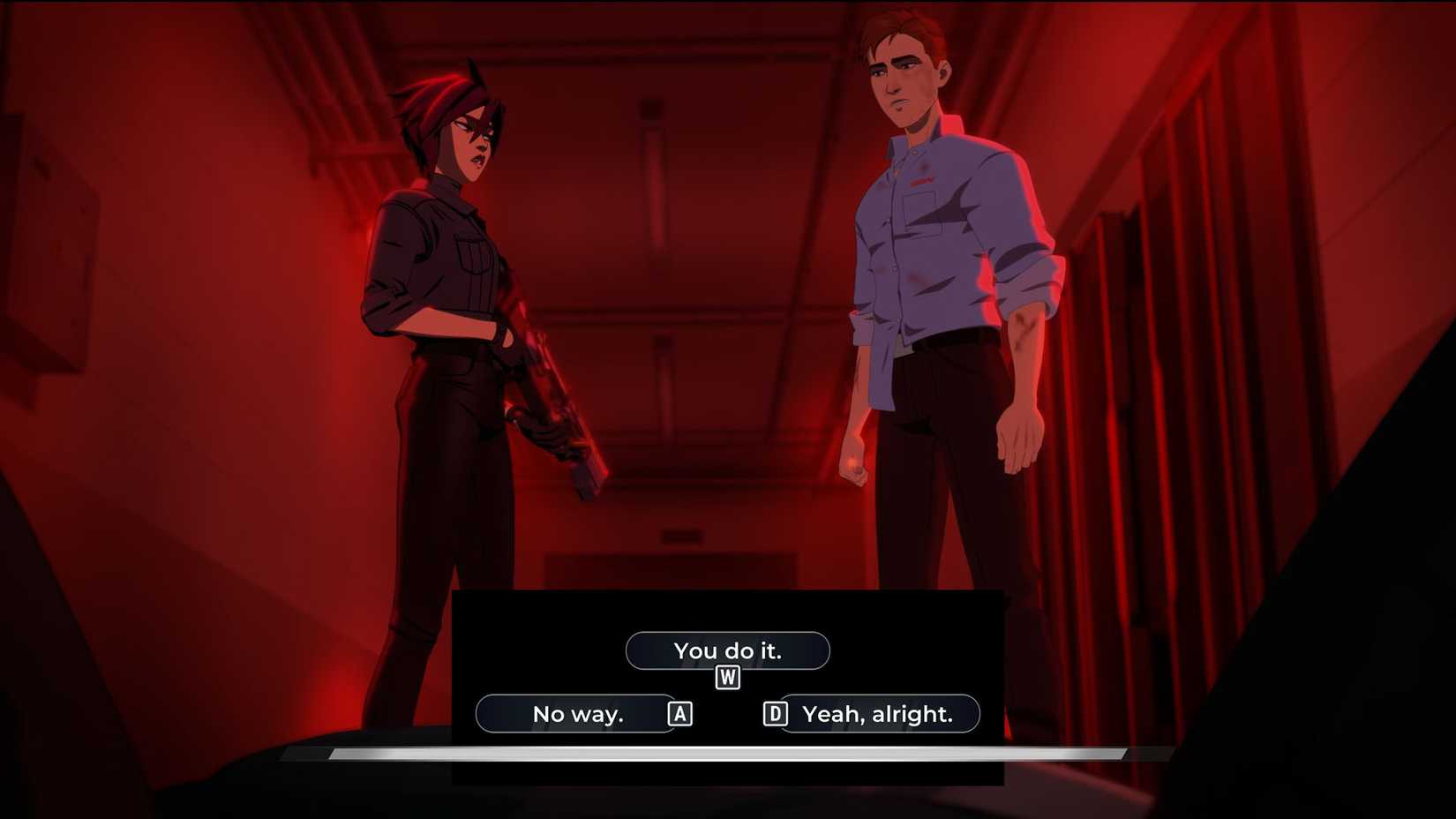Screen dimensions: 1456x819
Task: Pick the 'No way.' dialogue choice
Action: [x=578, y=713]
